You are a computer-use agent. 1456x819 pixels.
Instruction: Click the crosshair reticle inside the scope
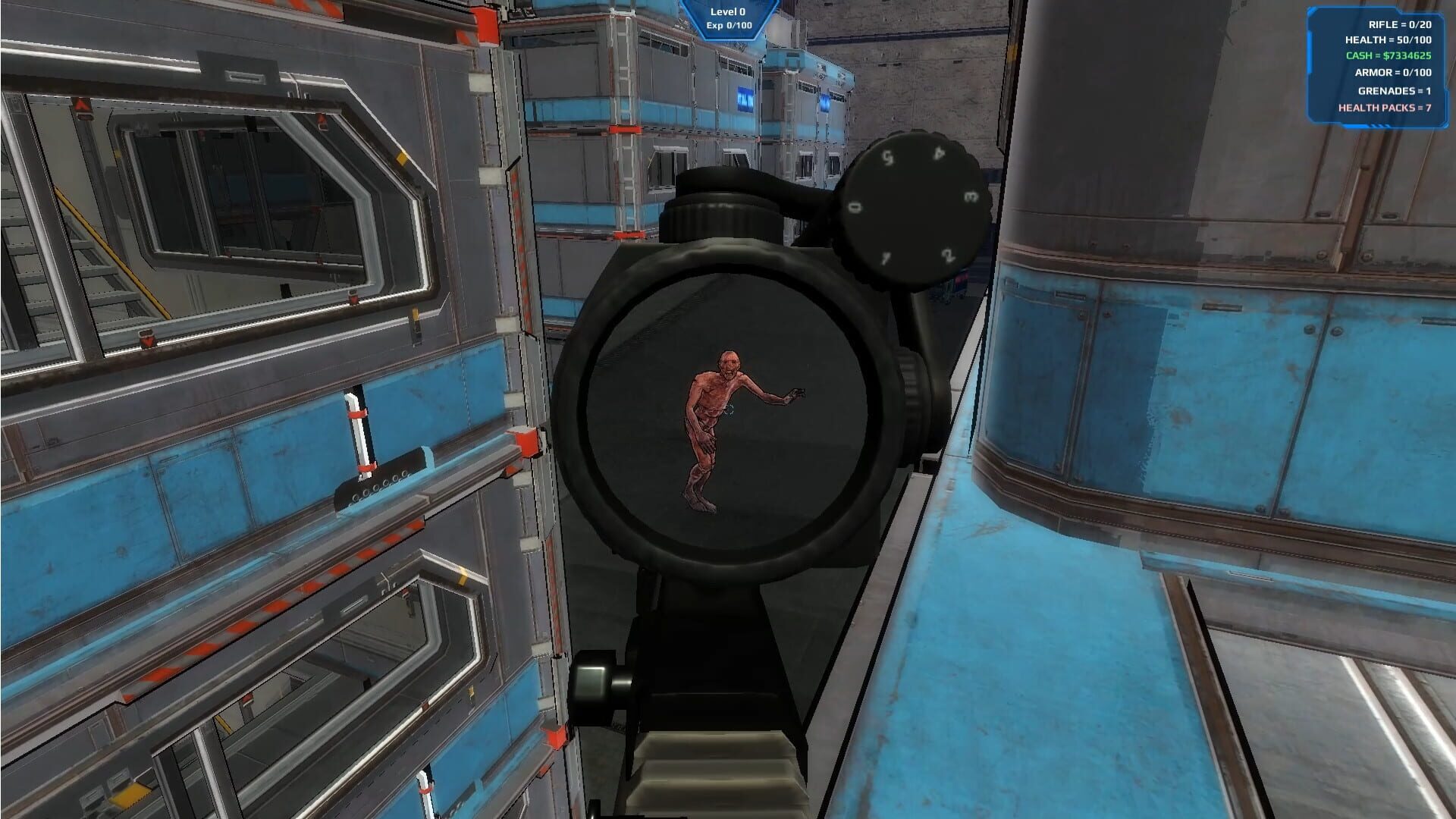pos(729,409)
